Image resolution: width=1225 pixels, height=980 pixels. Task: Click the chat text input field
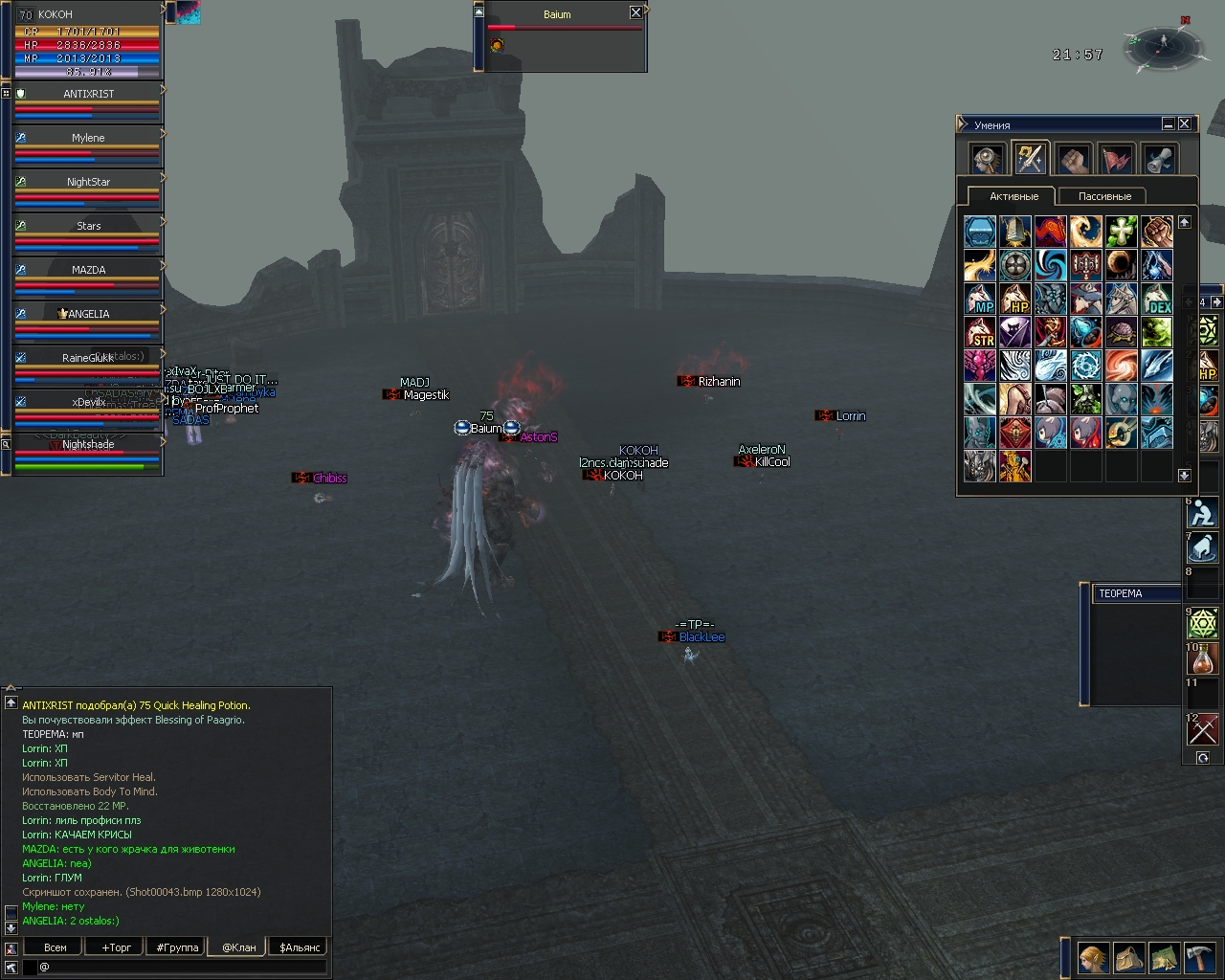coord(182,968)
